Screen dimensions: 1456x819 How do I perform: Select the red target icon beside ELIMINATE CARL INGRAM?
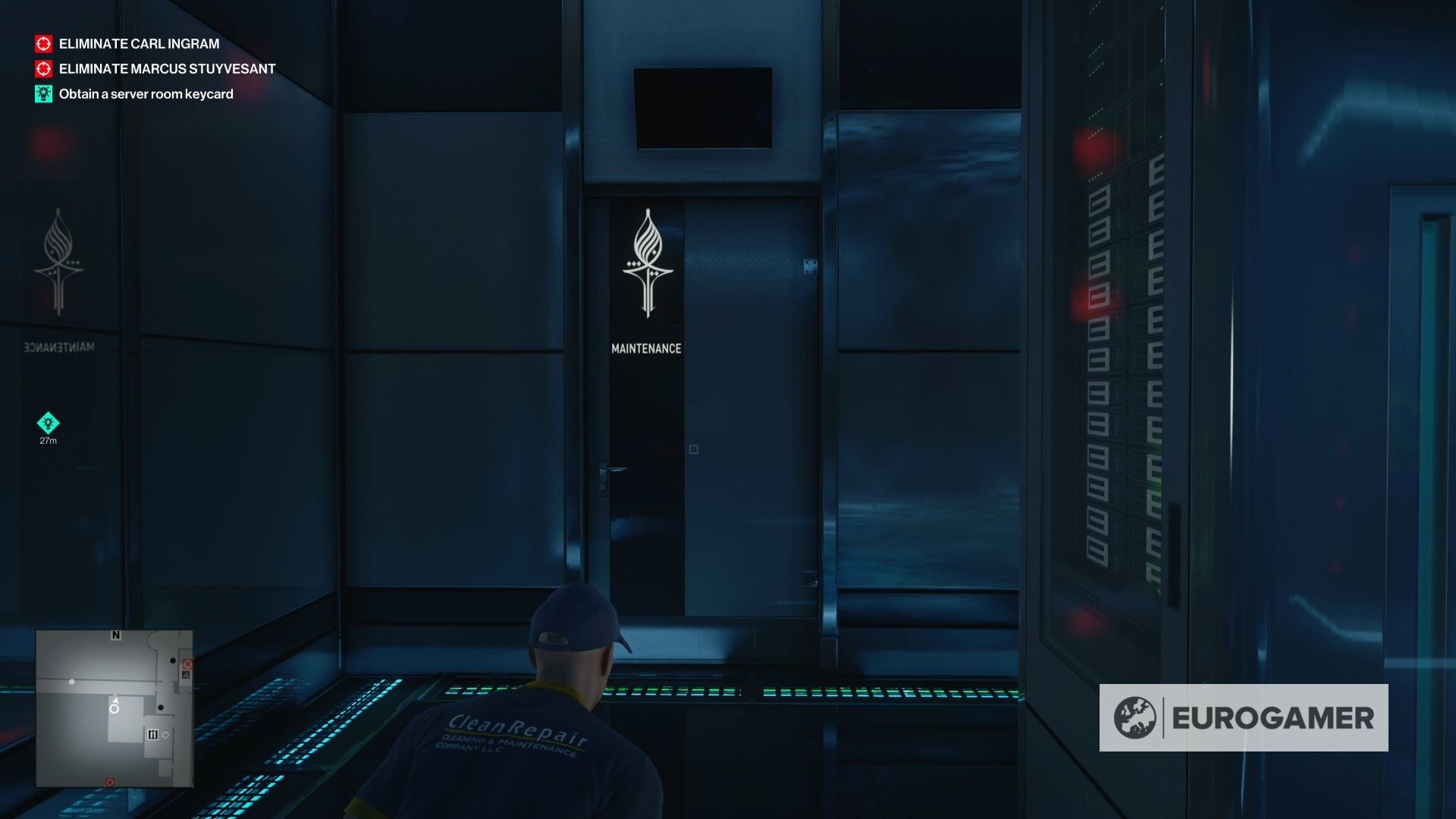coord(43,44)
